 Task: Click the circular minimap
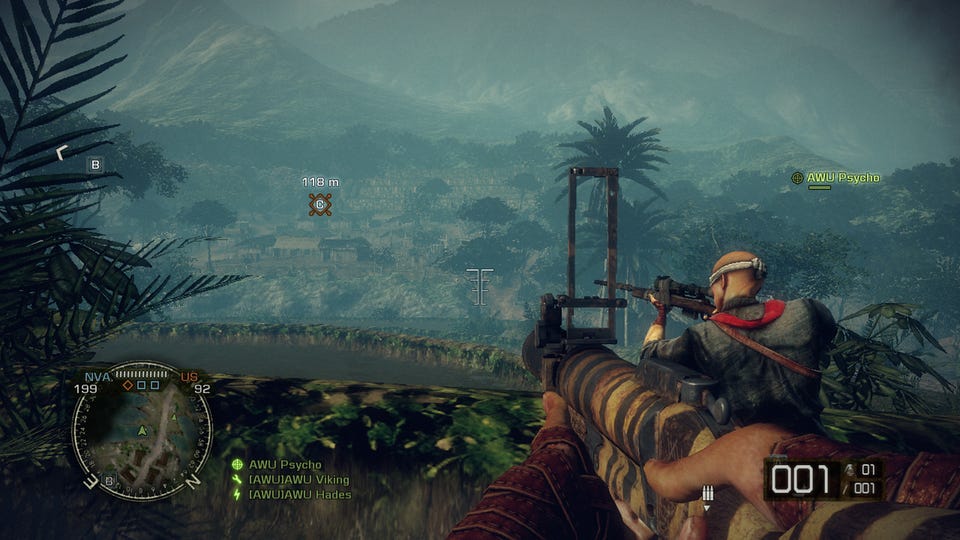[x=141, y=431]
